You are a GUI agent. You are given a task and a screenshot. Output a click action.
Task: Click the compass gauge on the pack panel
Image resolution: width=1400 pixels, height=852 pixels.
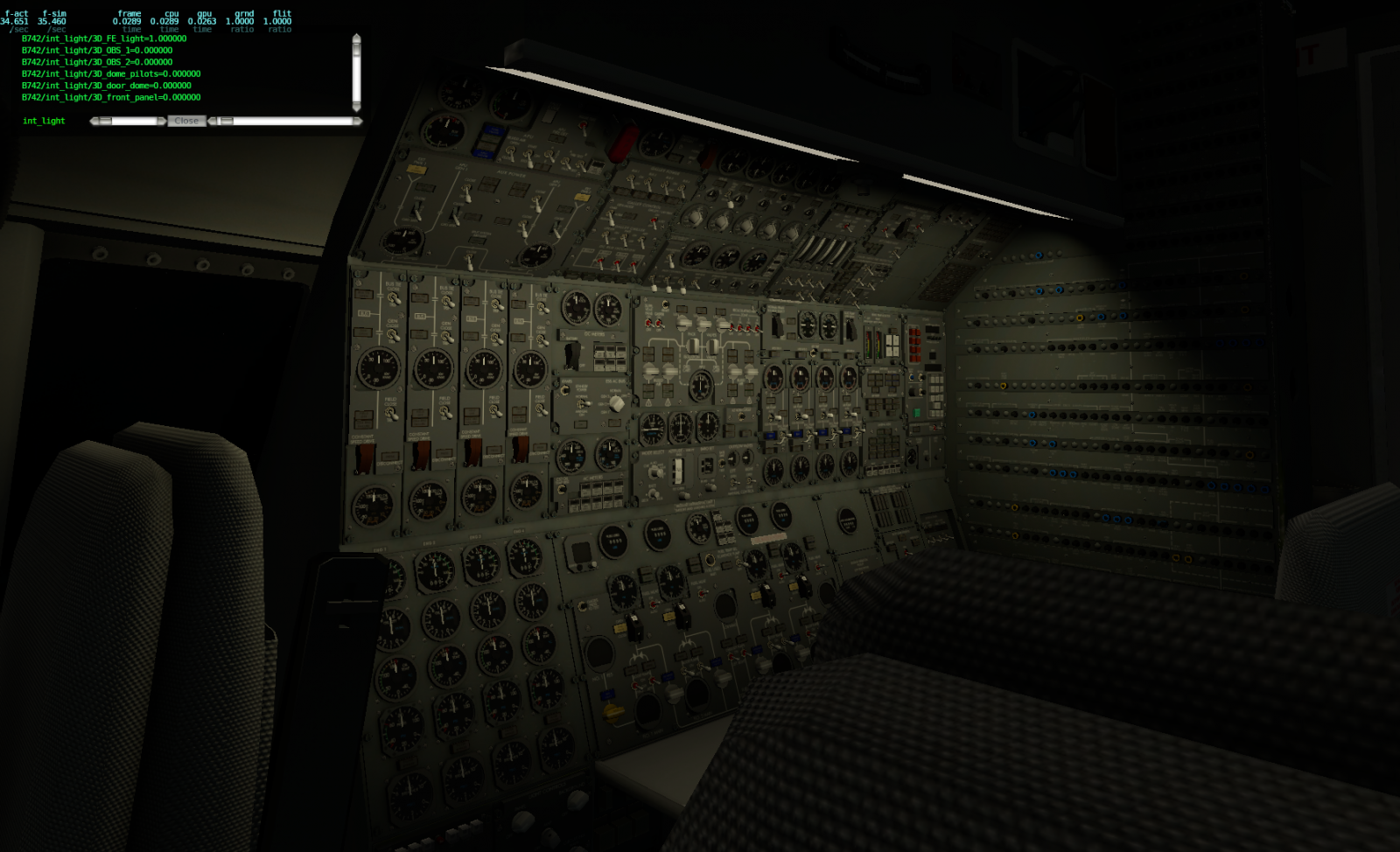(x=700, y=385)
